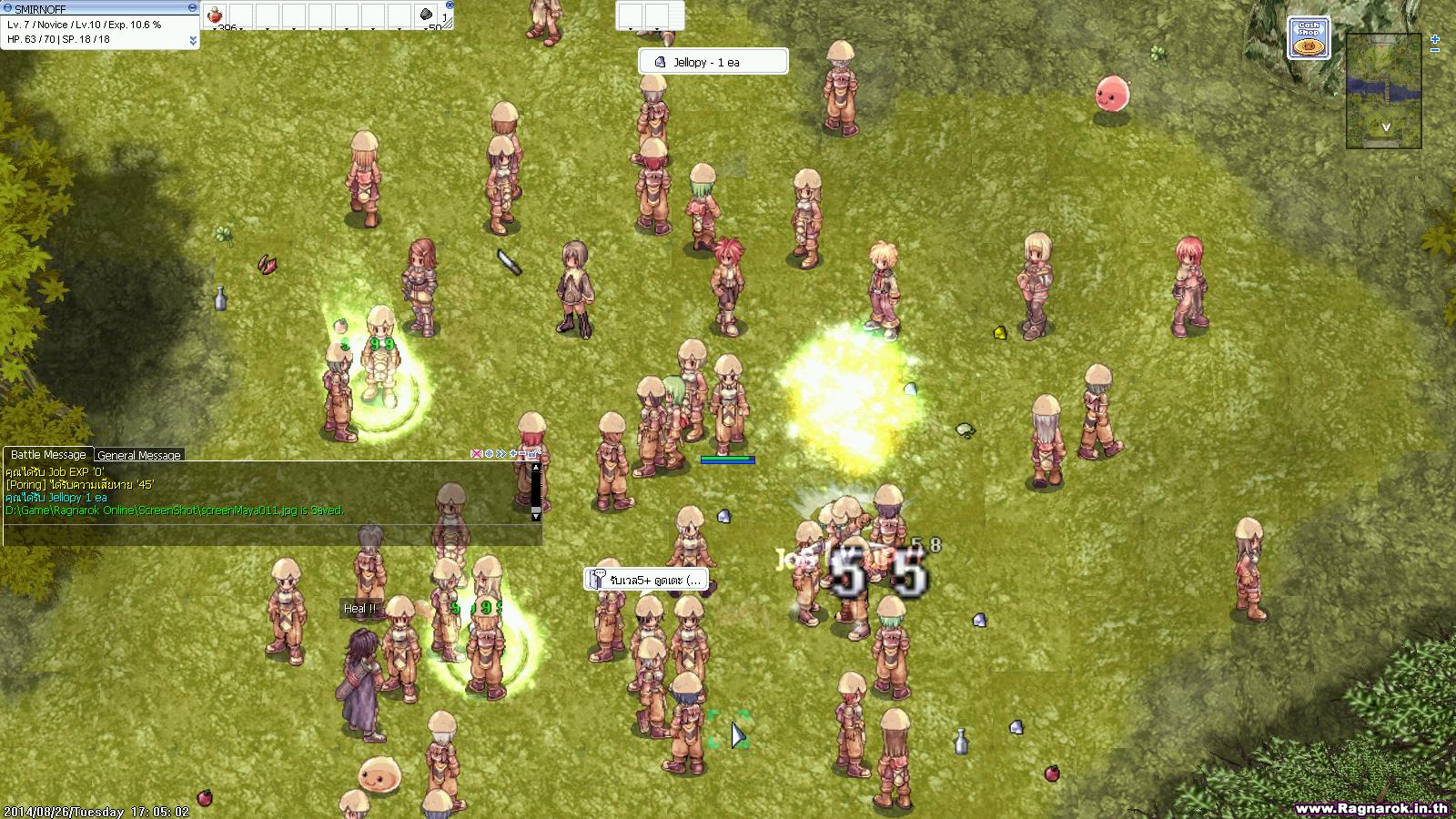Switch to the General Message tab

pyautogui.click(x=137, y=455)
